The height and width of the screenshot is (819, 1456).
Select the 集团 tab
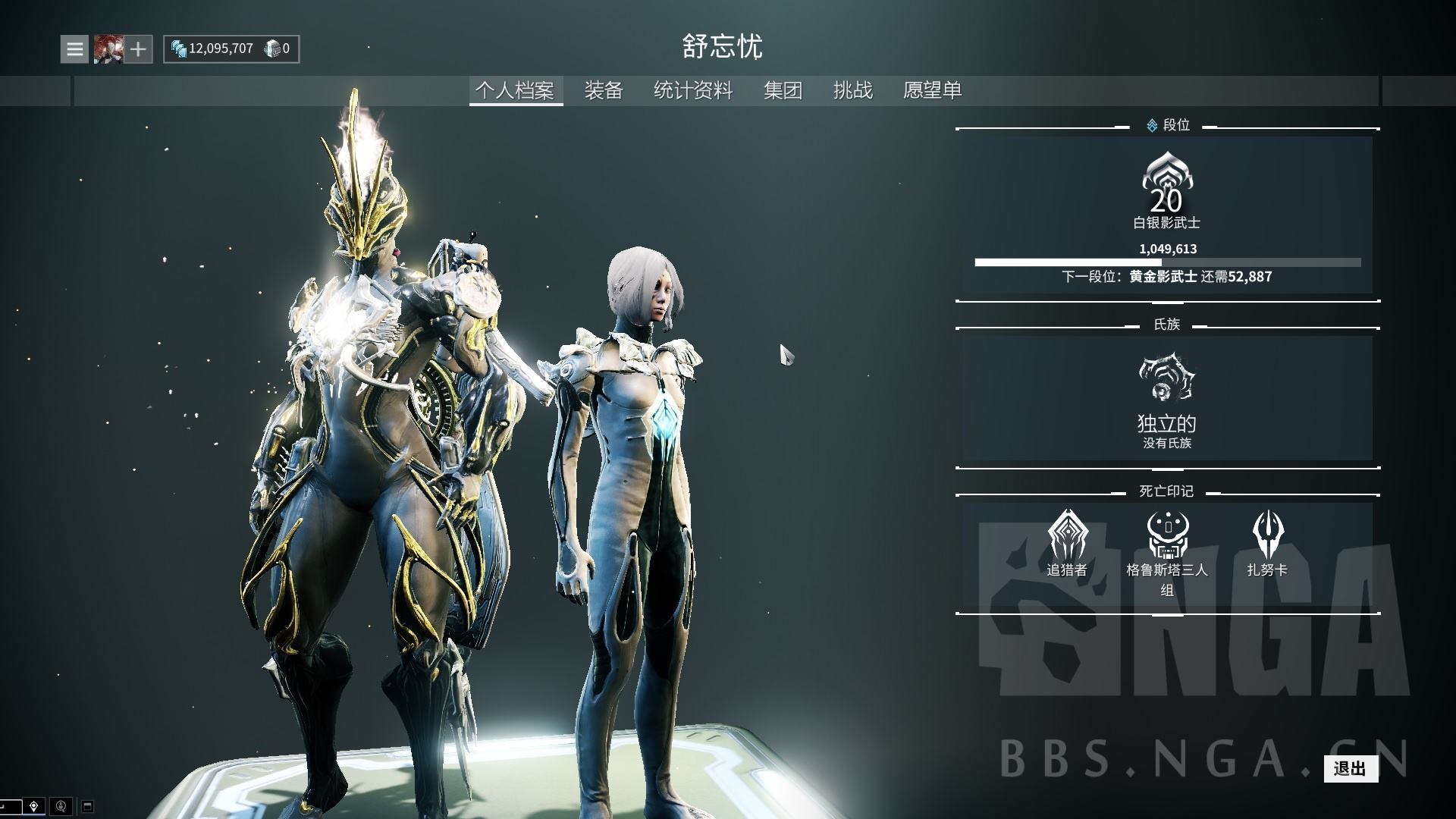(x=784, y=90)
